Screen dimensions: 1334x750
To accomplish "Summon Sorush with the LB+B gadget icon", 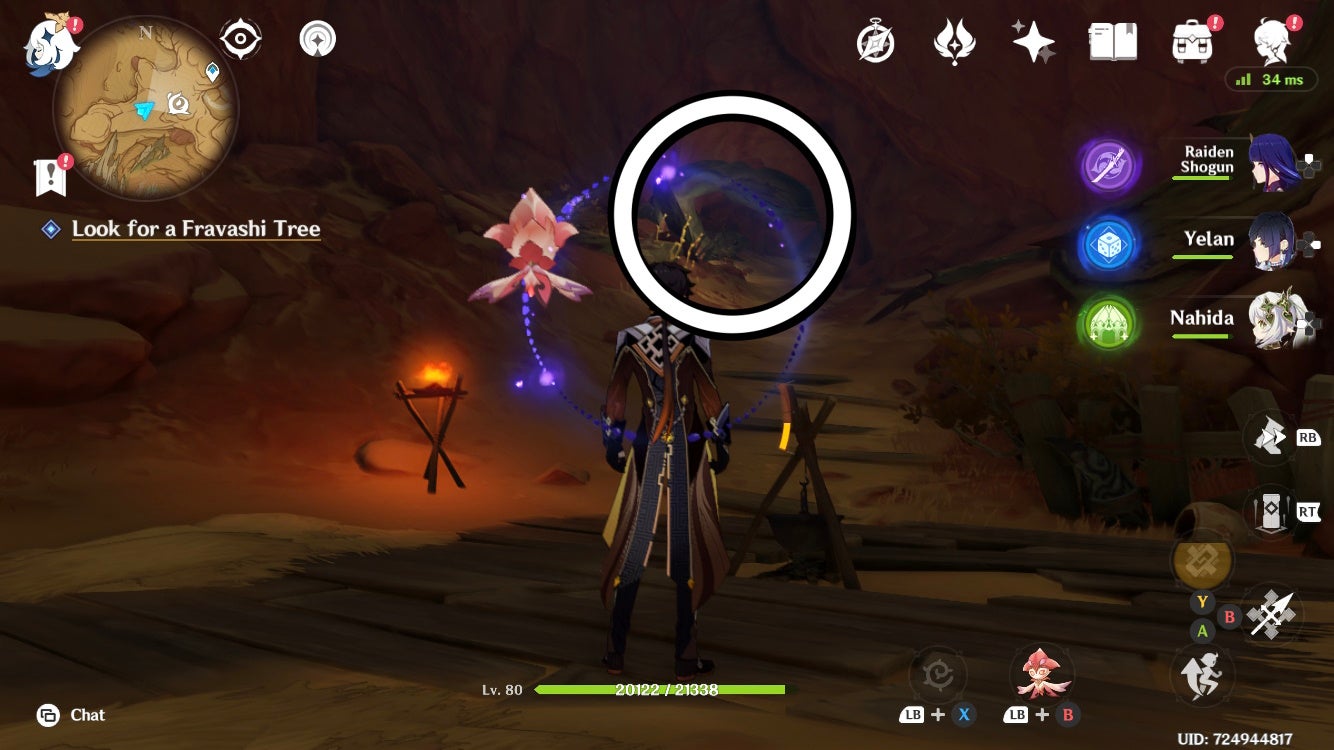I will tap(1041, 675).
